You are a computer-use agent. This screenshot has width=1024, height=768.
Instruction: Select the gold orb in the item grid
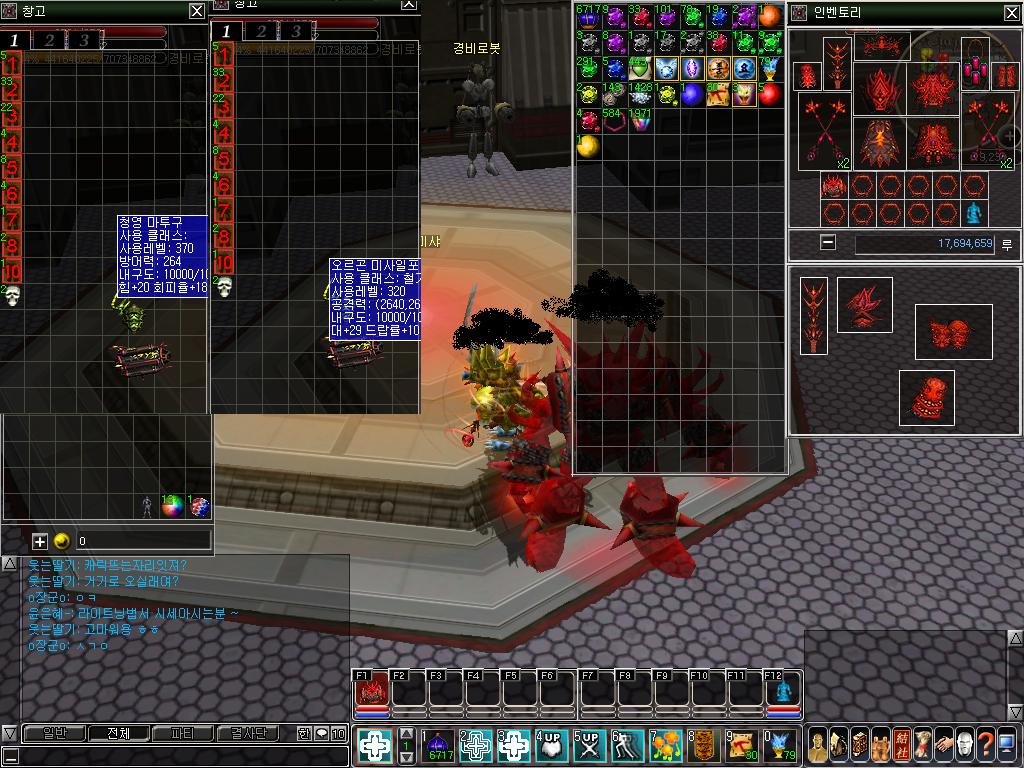[587, 147]
